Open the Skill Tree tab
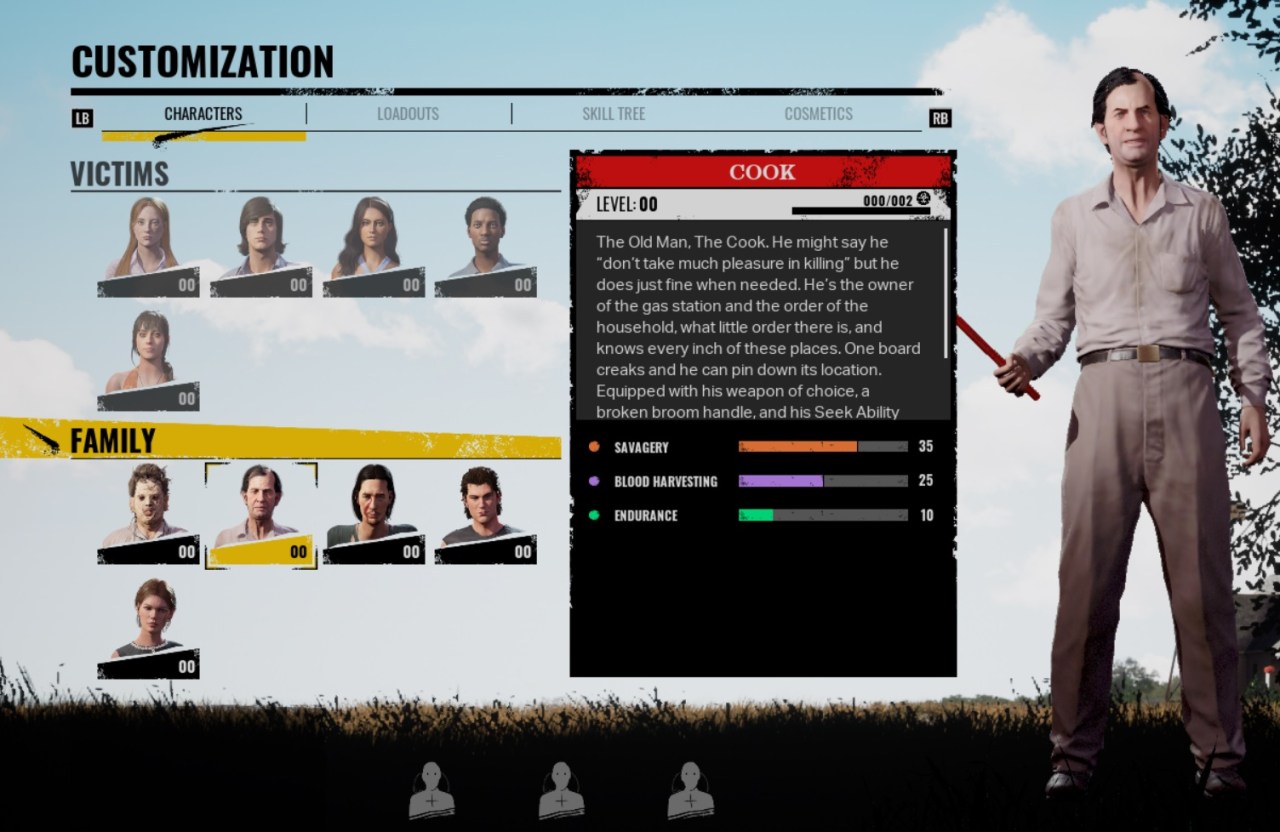The image size is (1280, 832). point(613,113)
